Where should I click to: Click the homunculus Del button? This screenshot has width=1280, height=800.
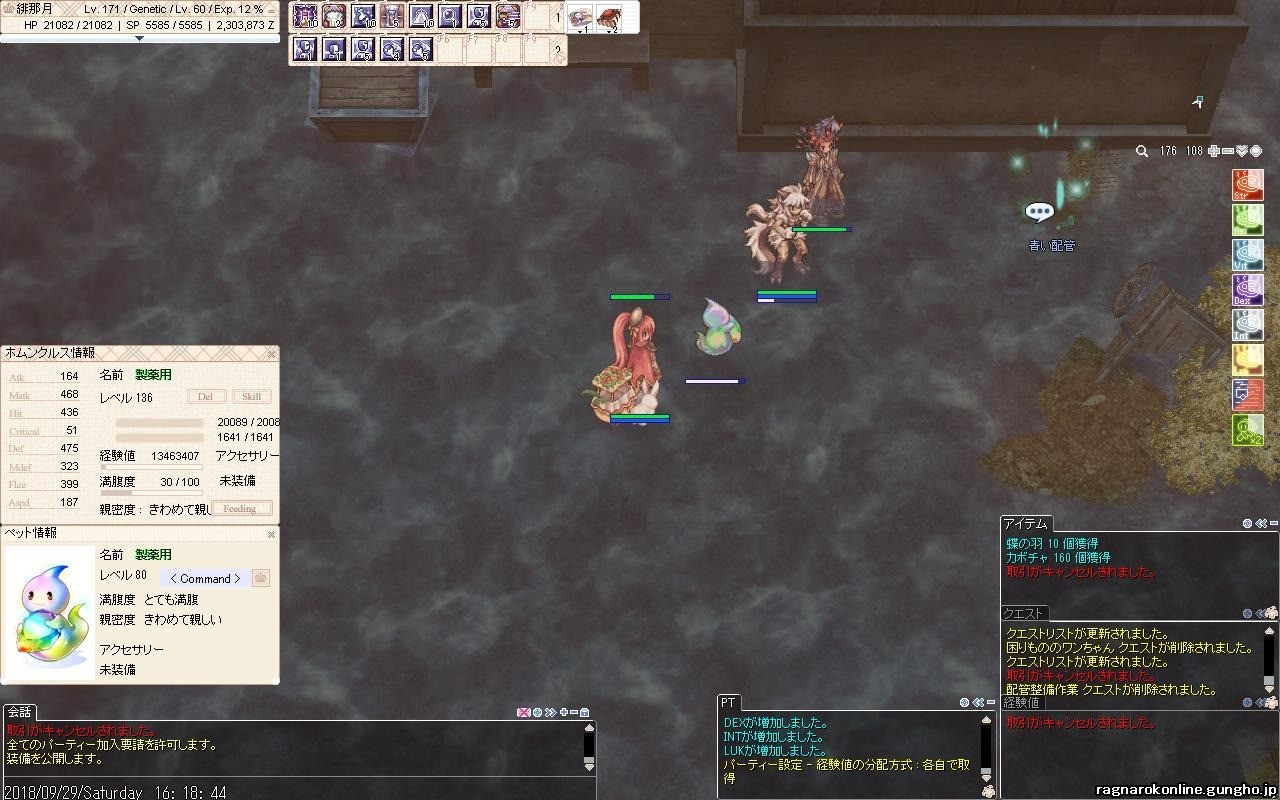coord(205,397)
